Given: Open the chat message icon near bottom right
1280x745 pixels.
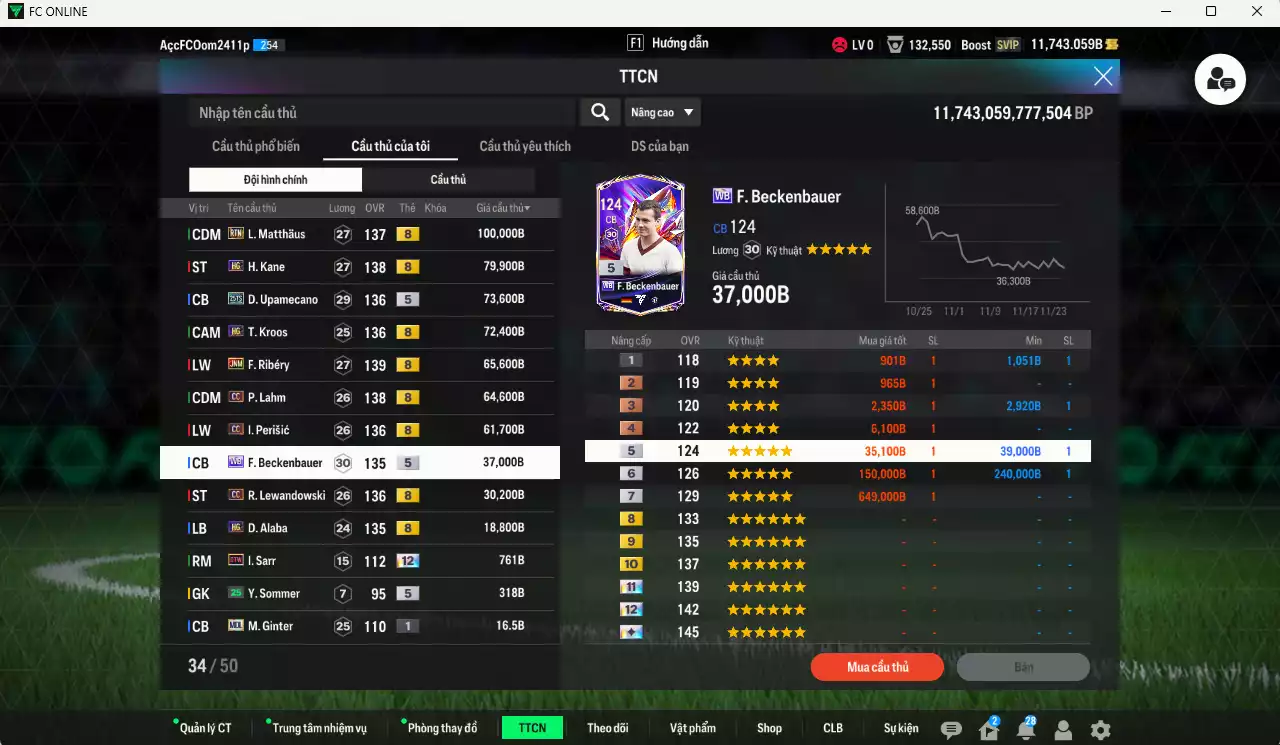Looking at the screenshot, I should point(951,728).
